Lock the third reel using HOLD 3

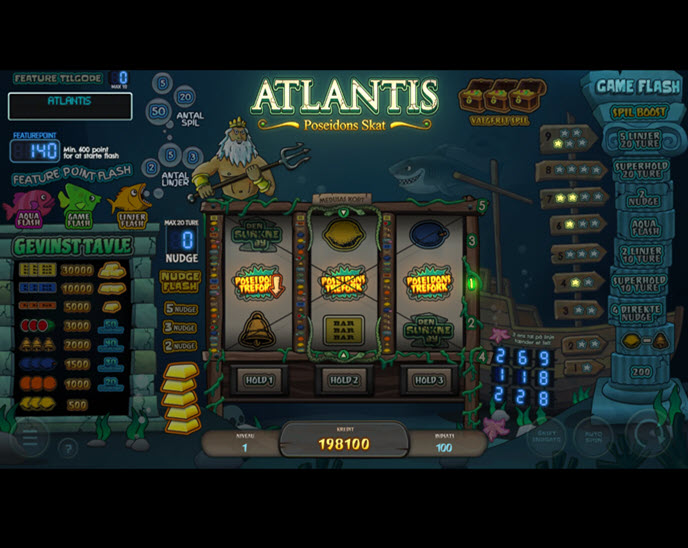(x=428, y=380)
